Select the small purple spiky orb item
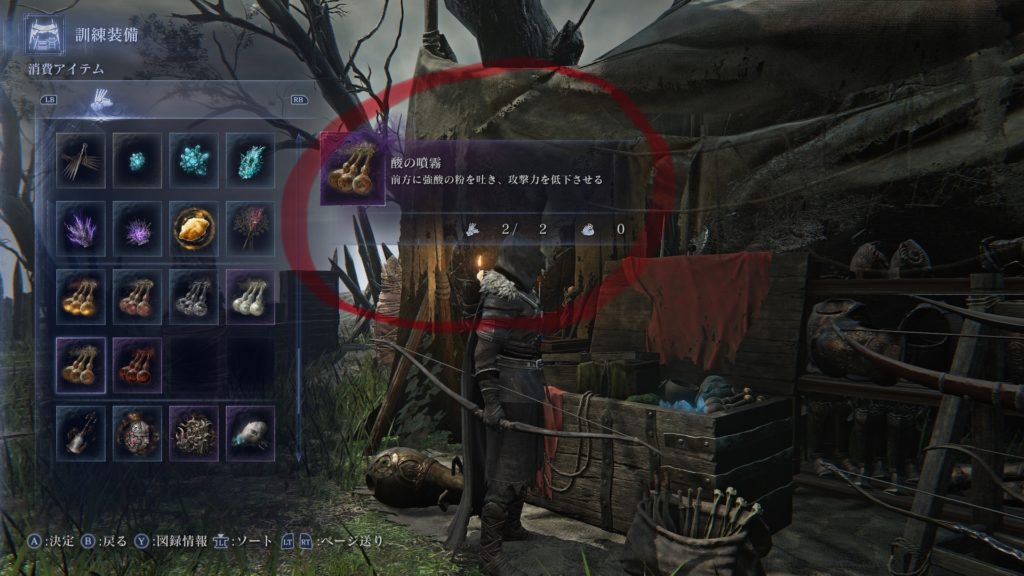 [x=138, y=226]
